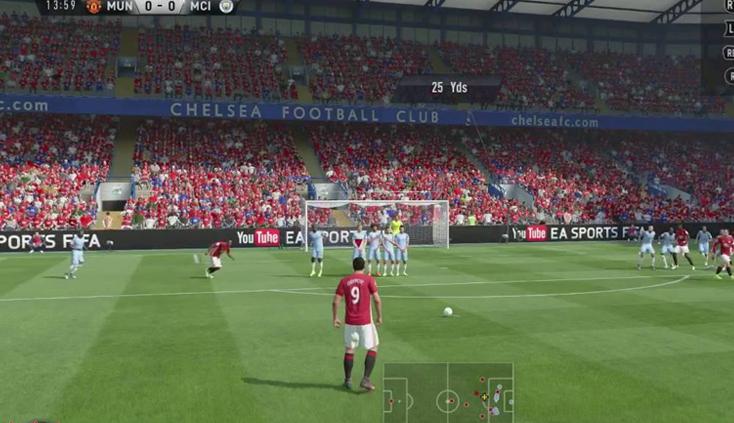Click the pitch radar minimap

coord(448,393)
